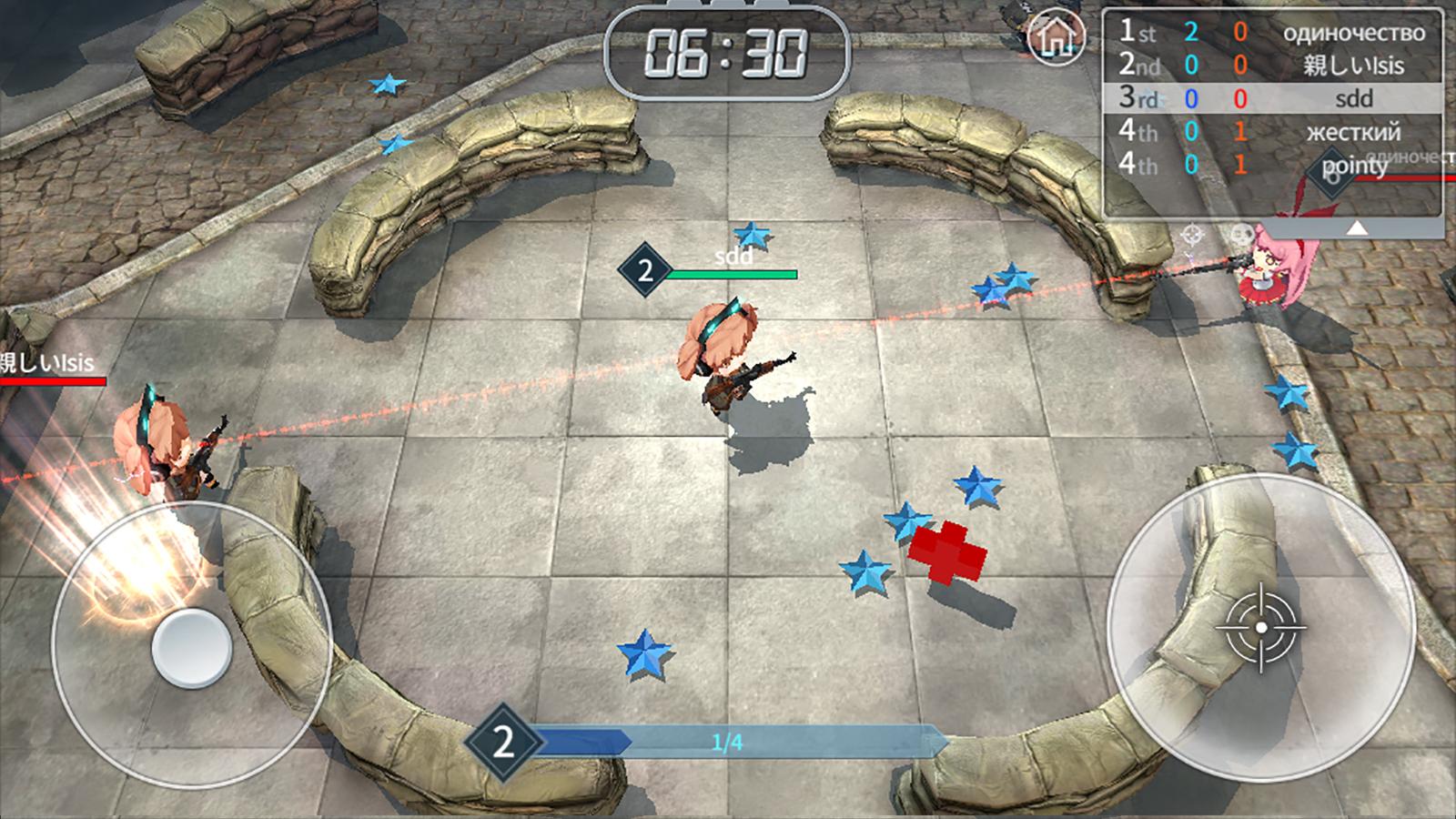Viewport: 1456px width, 819px height.
Task: Select the 2nd place row 親しいIsis
Action: (x=1274, y=66)
